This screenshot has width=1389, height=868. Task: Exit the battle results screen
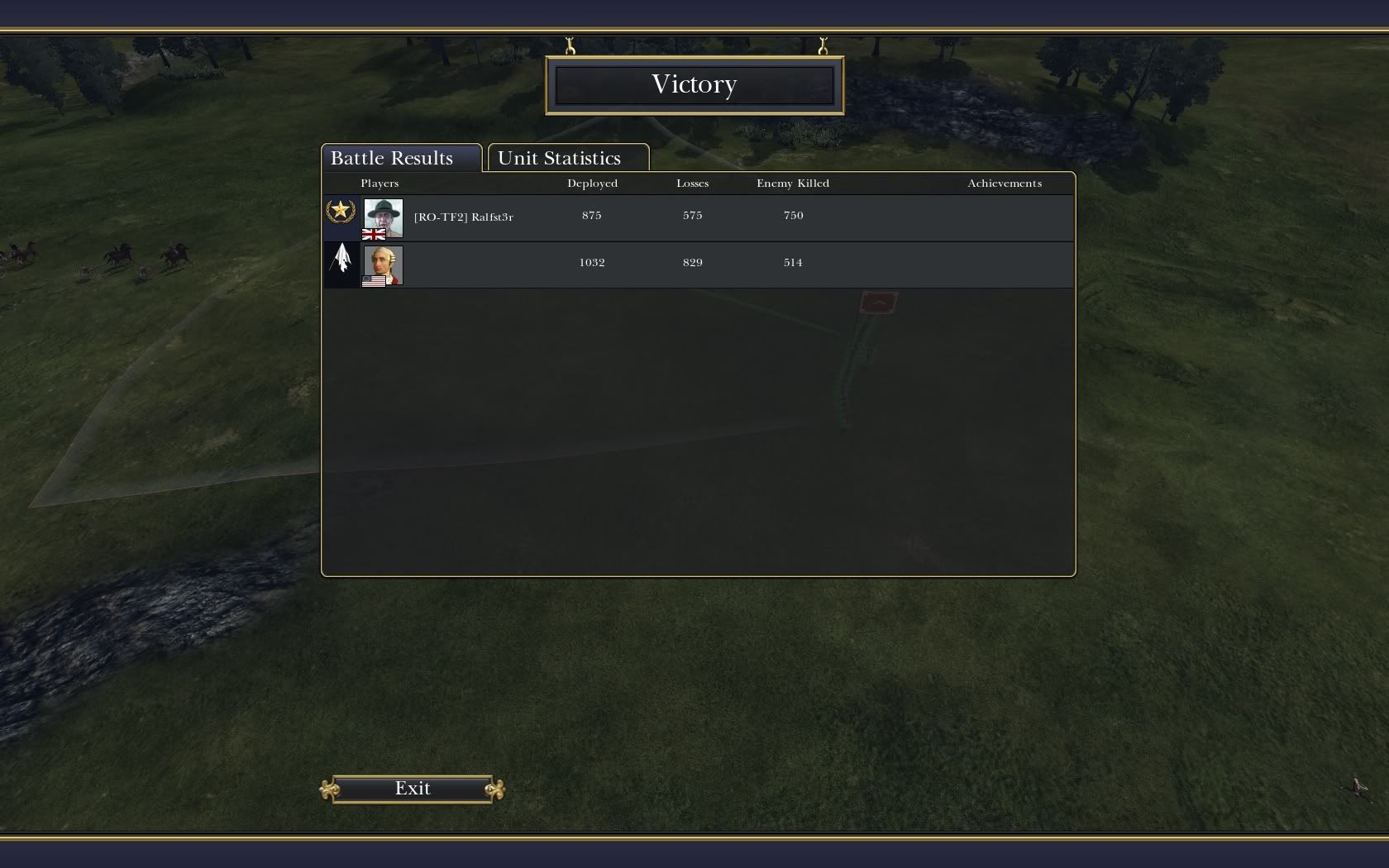tap(412, 789)
